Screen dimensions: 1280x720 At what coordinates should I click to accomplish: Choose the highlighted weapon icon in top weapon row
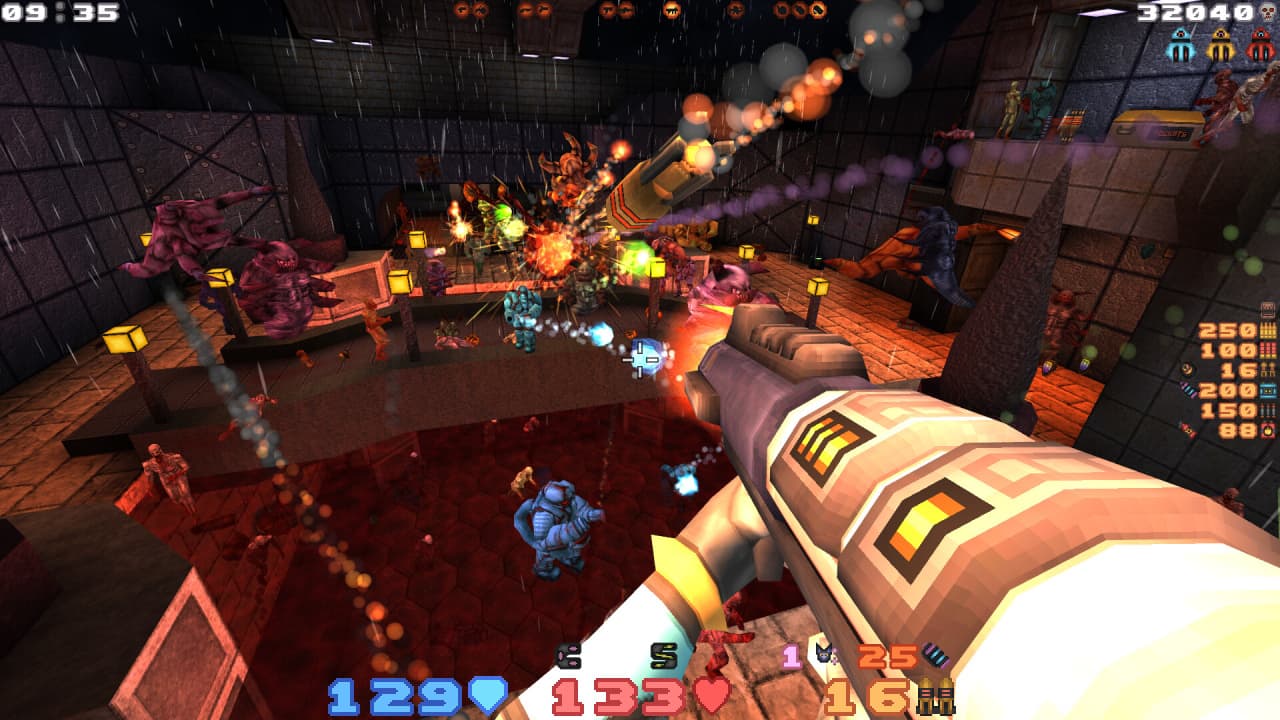(672, 10)
